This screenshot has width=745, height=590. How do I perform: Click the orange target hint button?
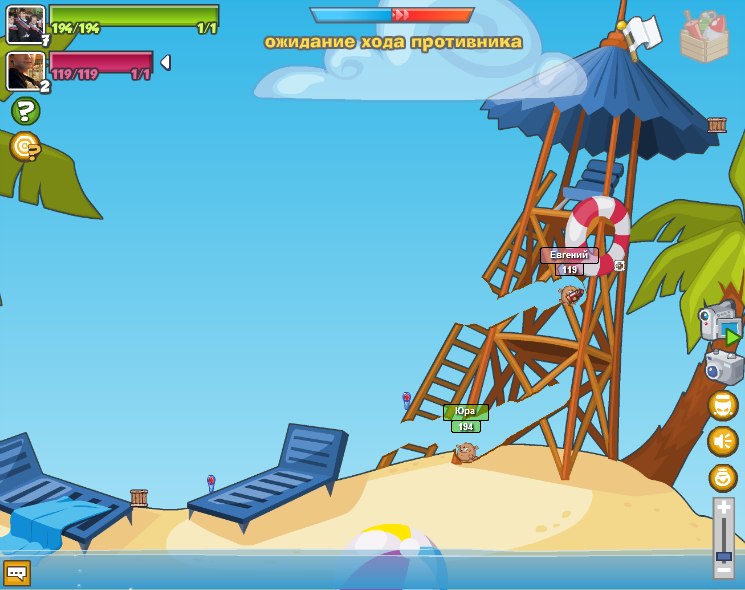(24, 147)
